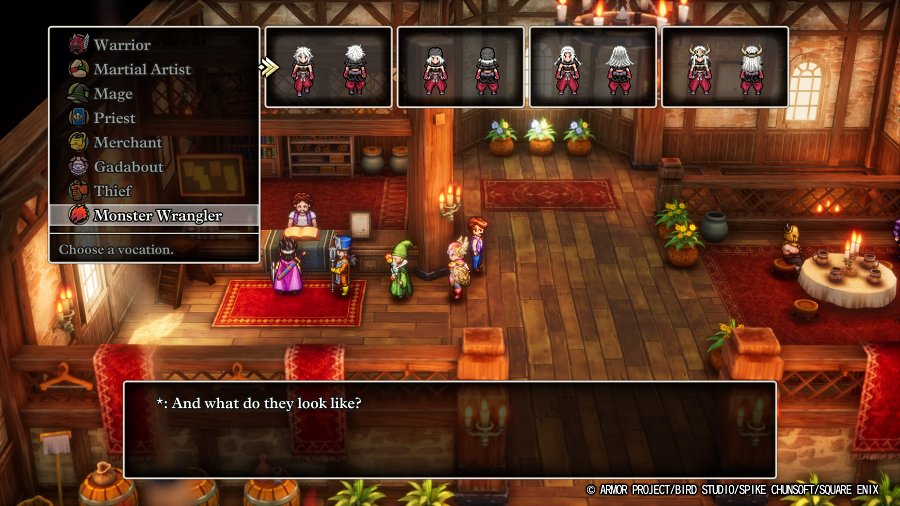Select the horned headpiece appearance
900x506 pixels.
pyautogui.click(x=724, y=66)
